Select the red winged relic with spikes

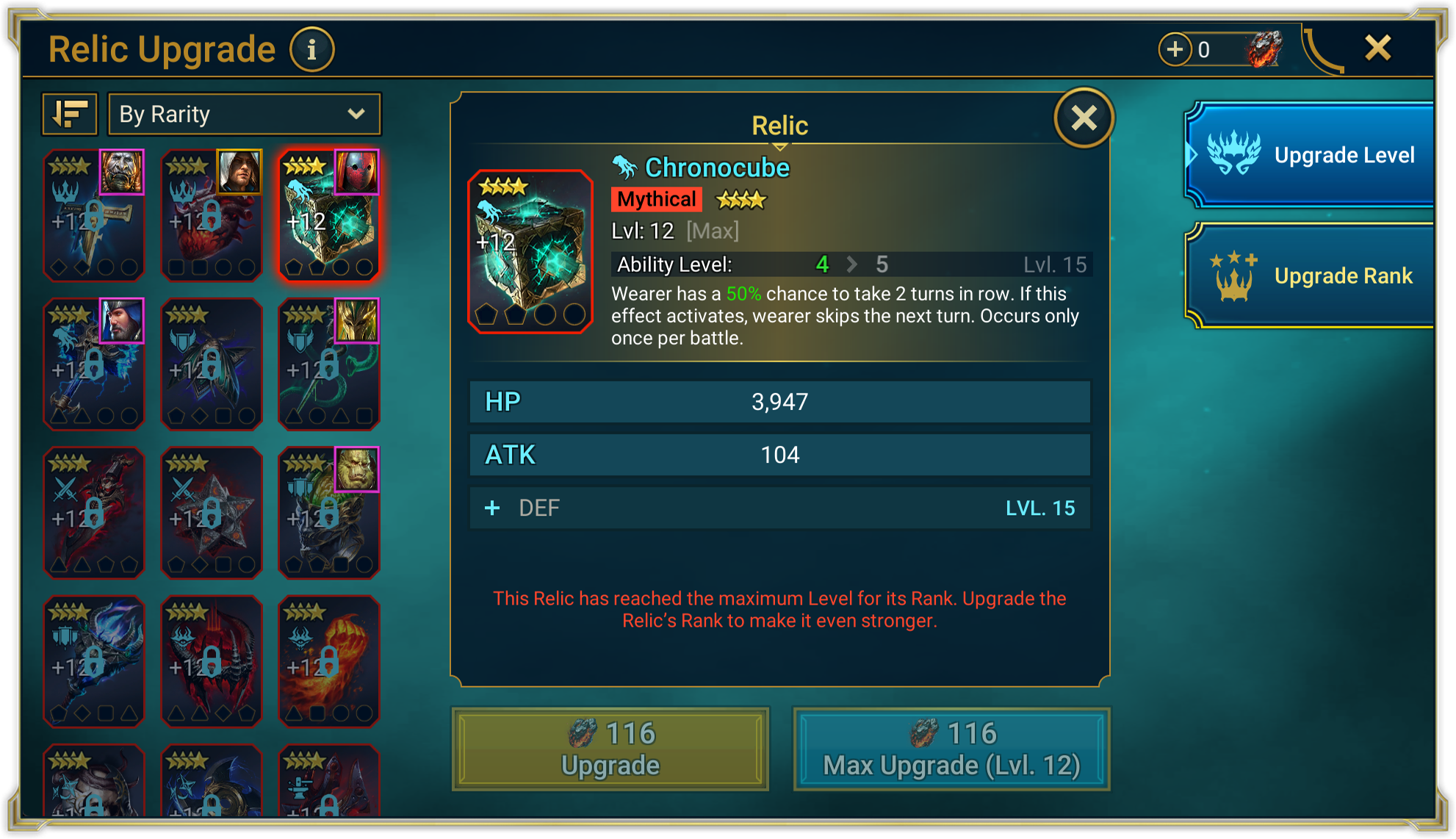pyautogui.click(x=212, y=661)
